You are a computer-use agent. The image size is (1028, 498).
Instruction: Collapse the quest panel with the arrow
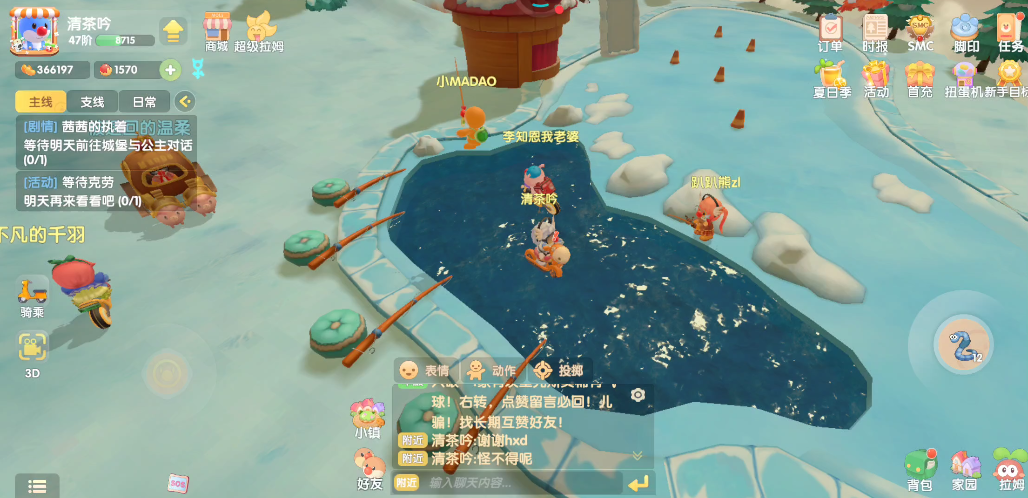click(184, 101)
